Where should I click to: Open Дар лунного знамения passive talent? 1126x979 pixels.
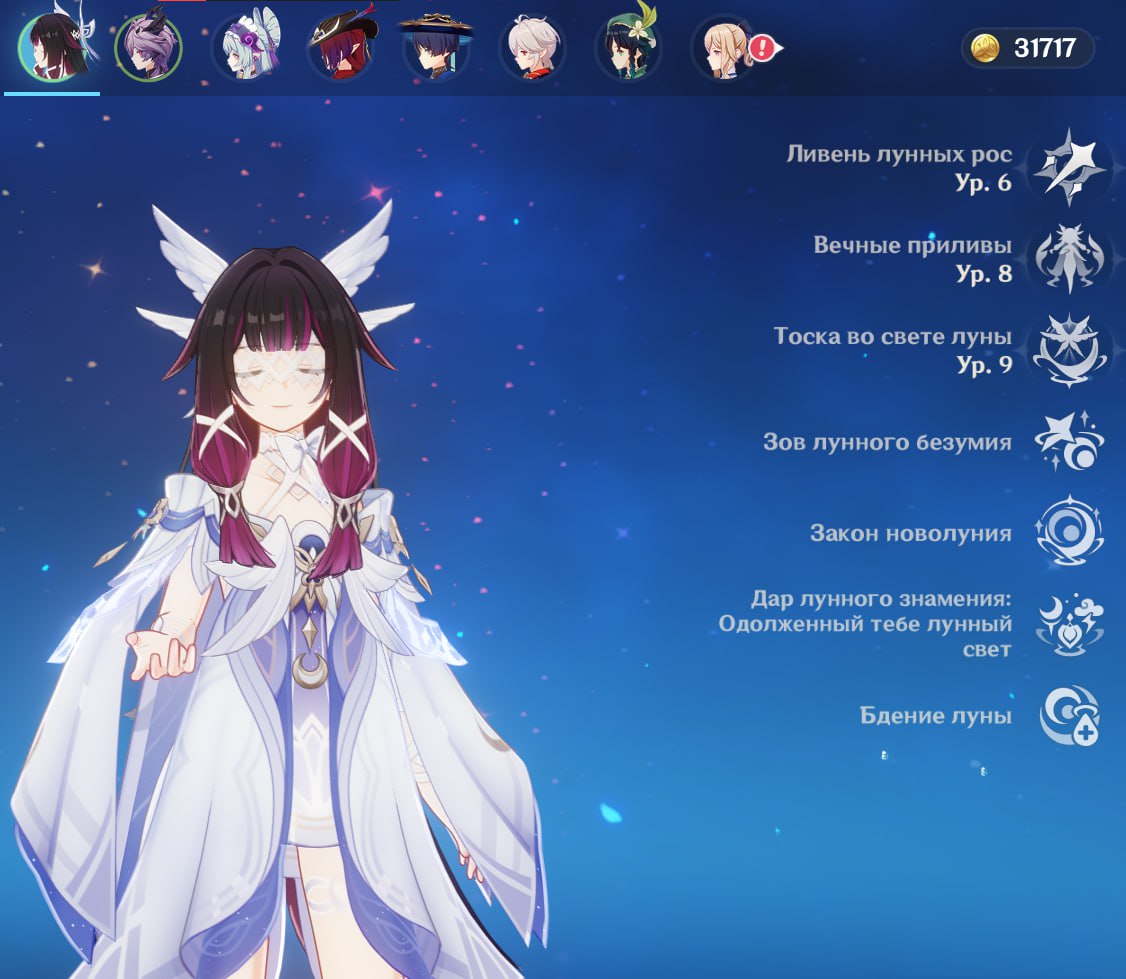tap(1070, 624)
